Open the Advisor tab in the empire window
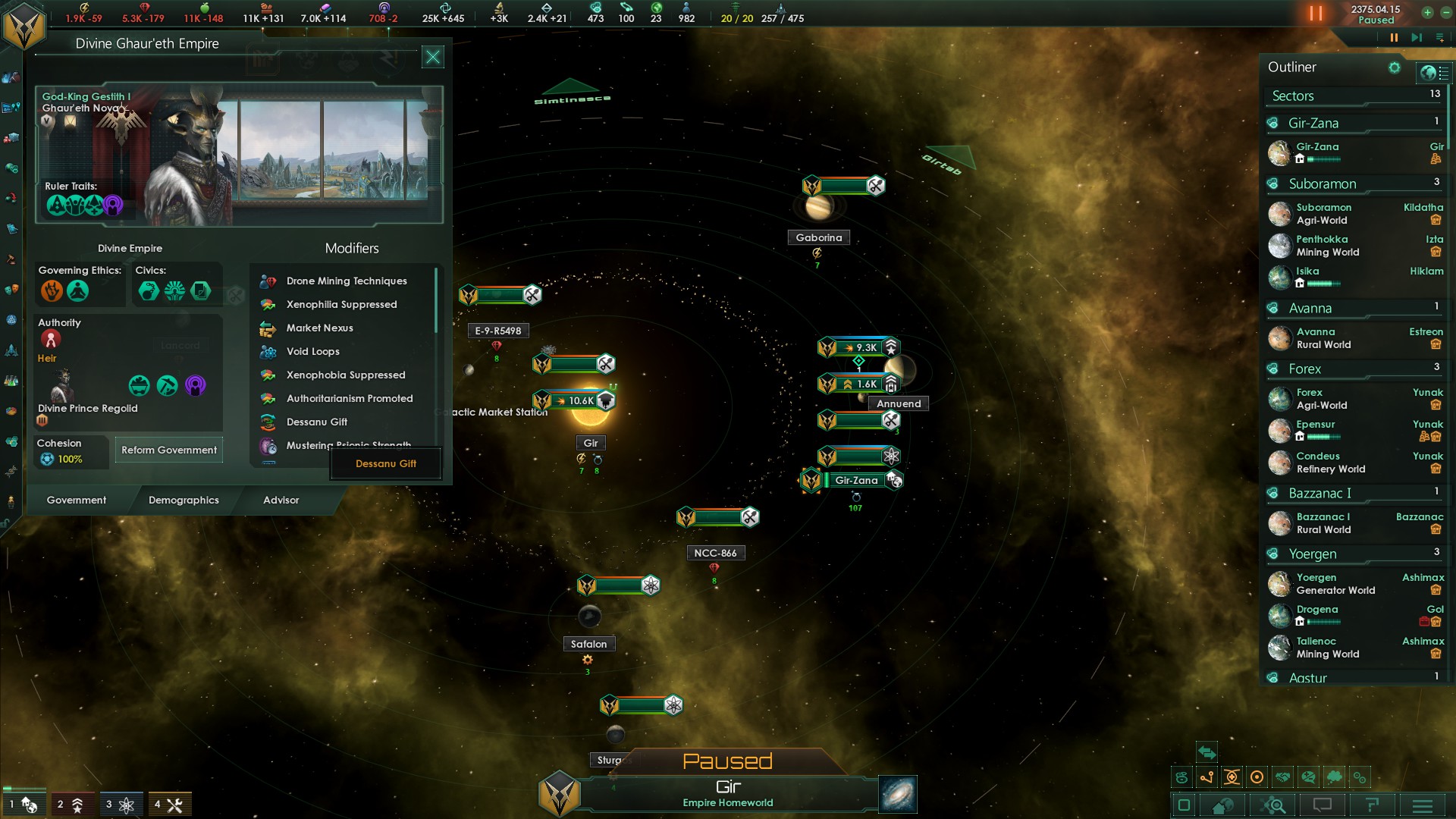Image resolution: width=1456 pixels, height=819 pixels. tap(281, 500)
